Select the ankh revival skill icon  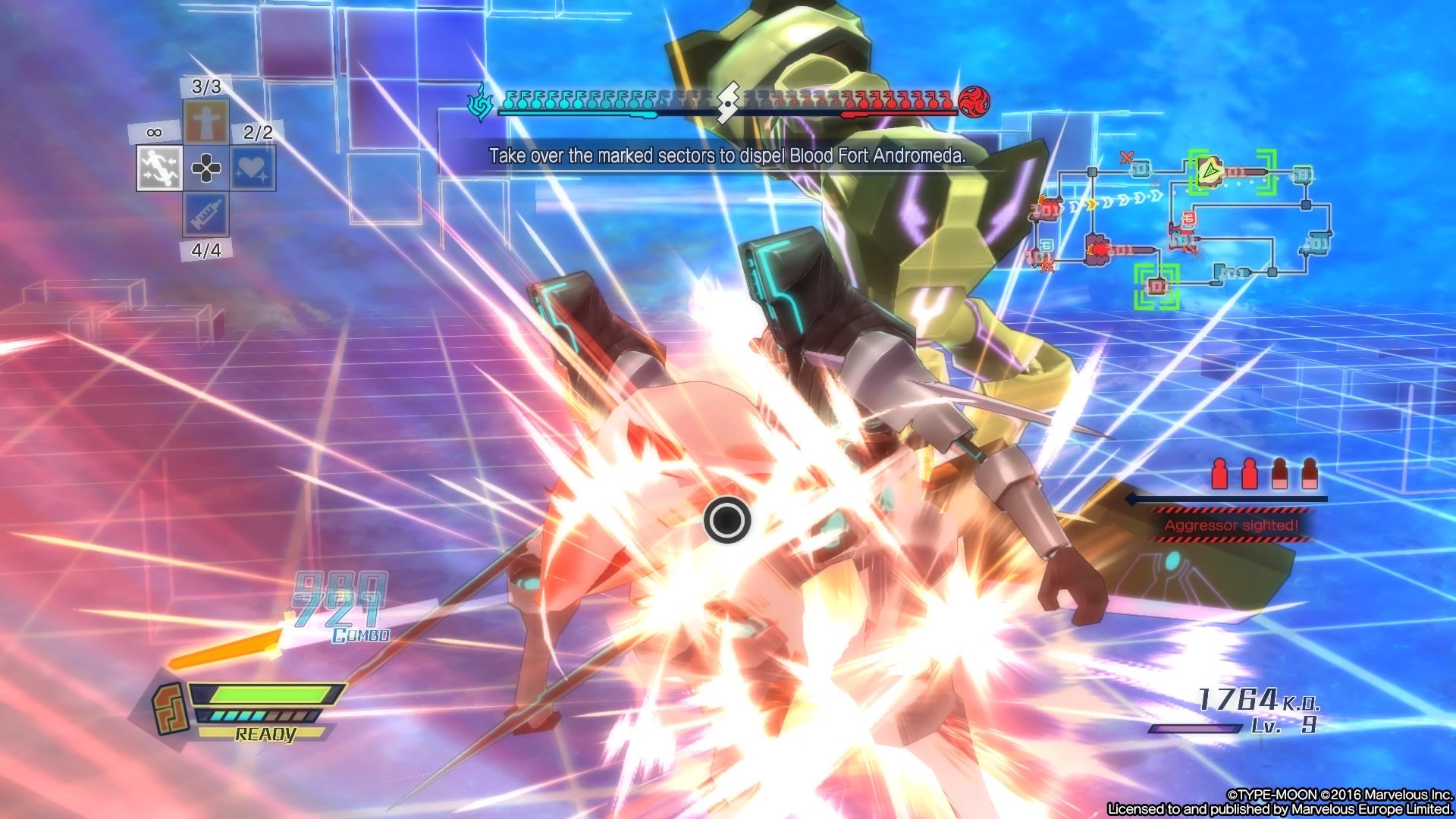click(x=206, y=120)
